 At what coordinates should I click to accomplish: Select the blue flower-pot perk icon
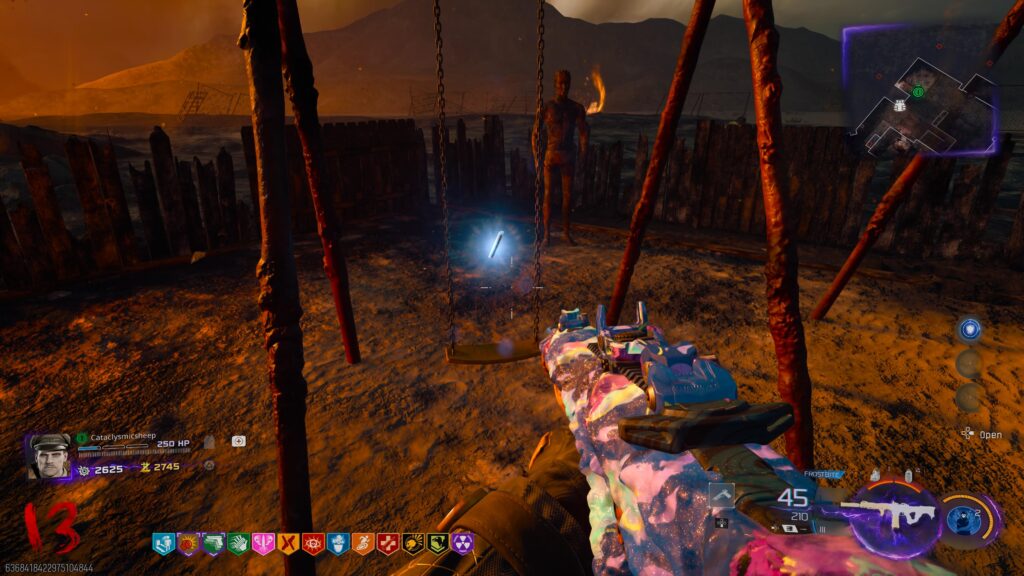tap(338, 544)
